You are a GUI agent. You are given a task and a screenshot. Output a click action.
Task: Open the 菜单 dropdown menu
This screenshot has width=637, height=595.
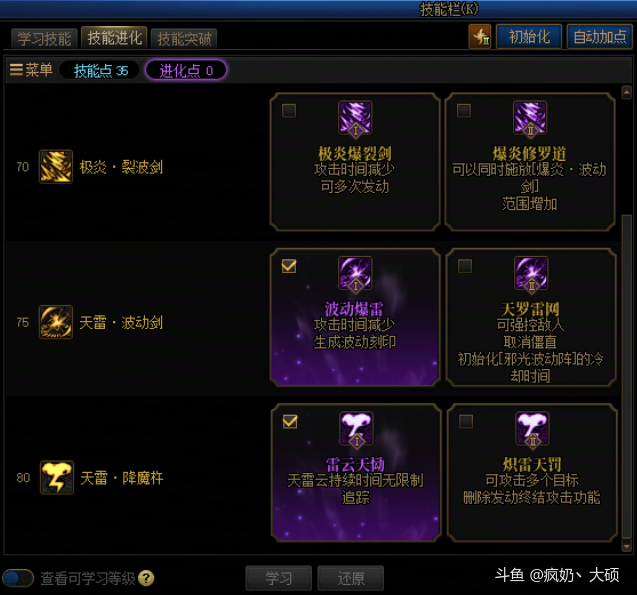[31, 70]
